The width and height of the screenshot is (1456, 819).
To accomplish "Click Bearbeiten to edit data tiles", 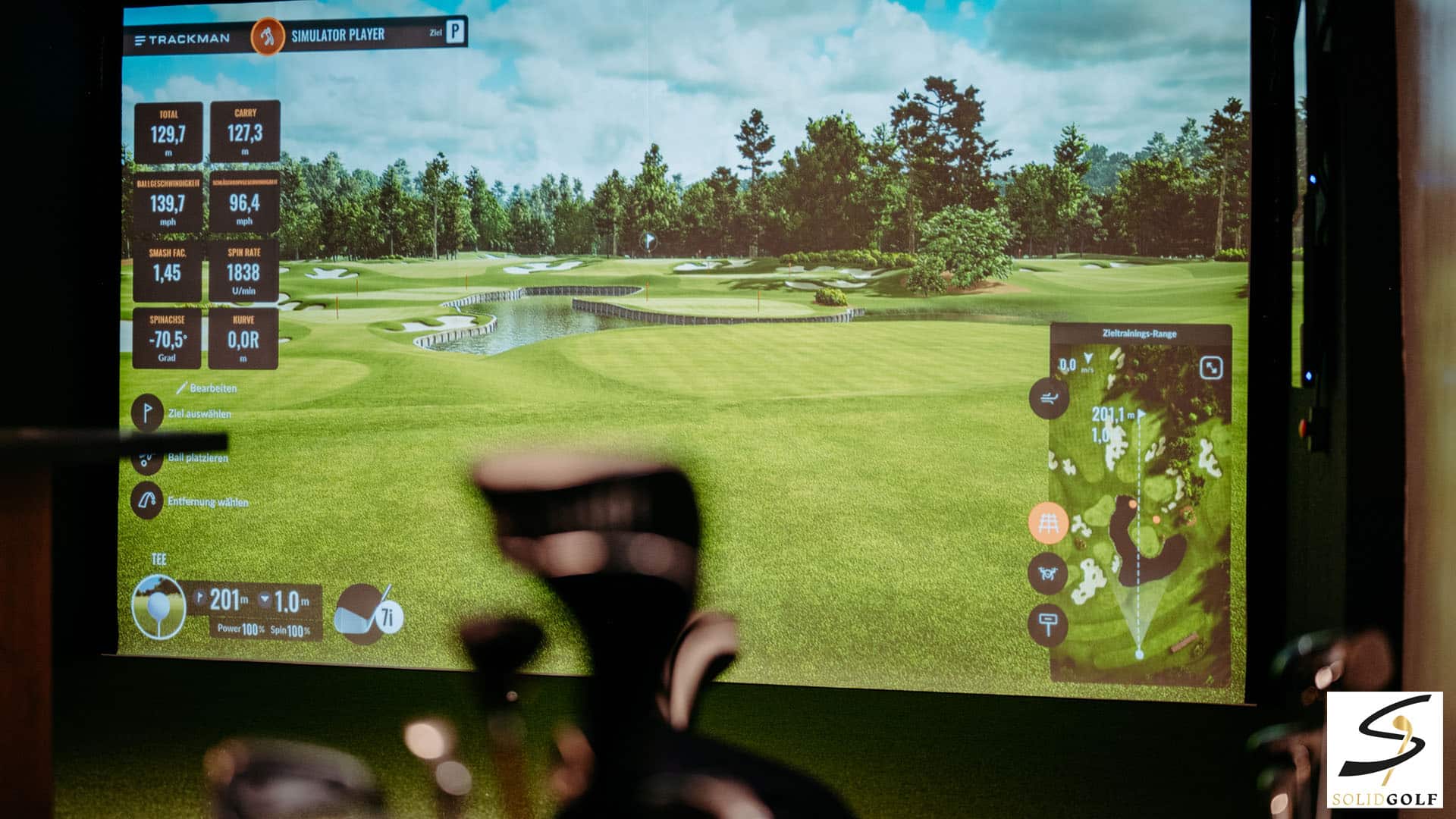I will tap(207, 388).
